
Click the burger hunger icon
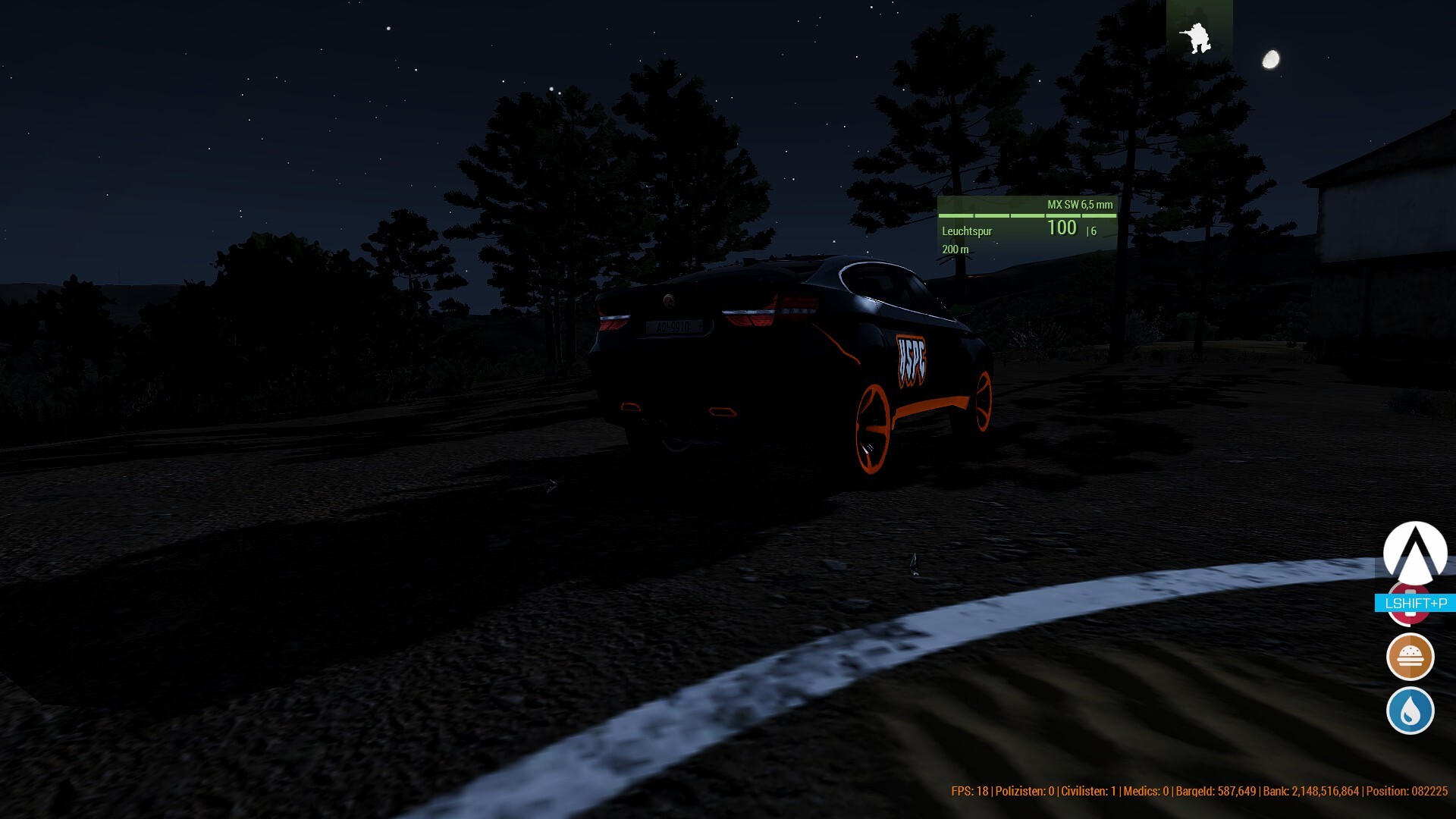pos(1410,657)
